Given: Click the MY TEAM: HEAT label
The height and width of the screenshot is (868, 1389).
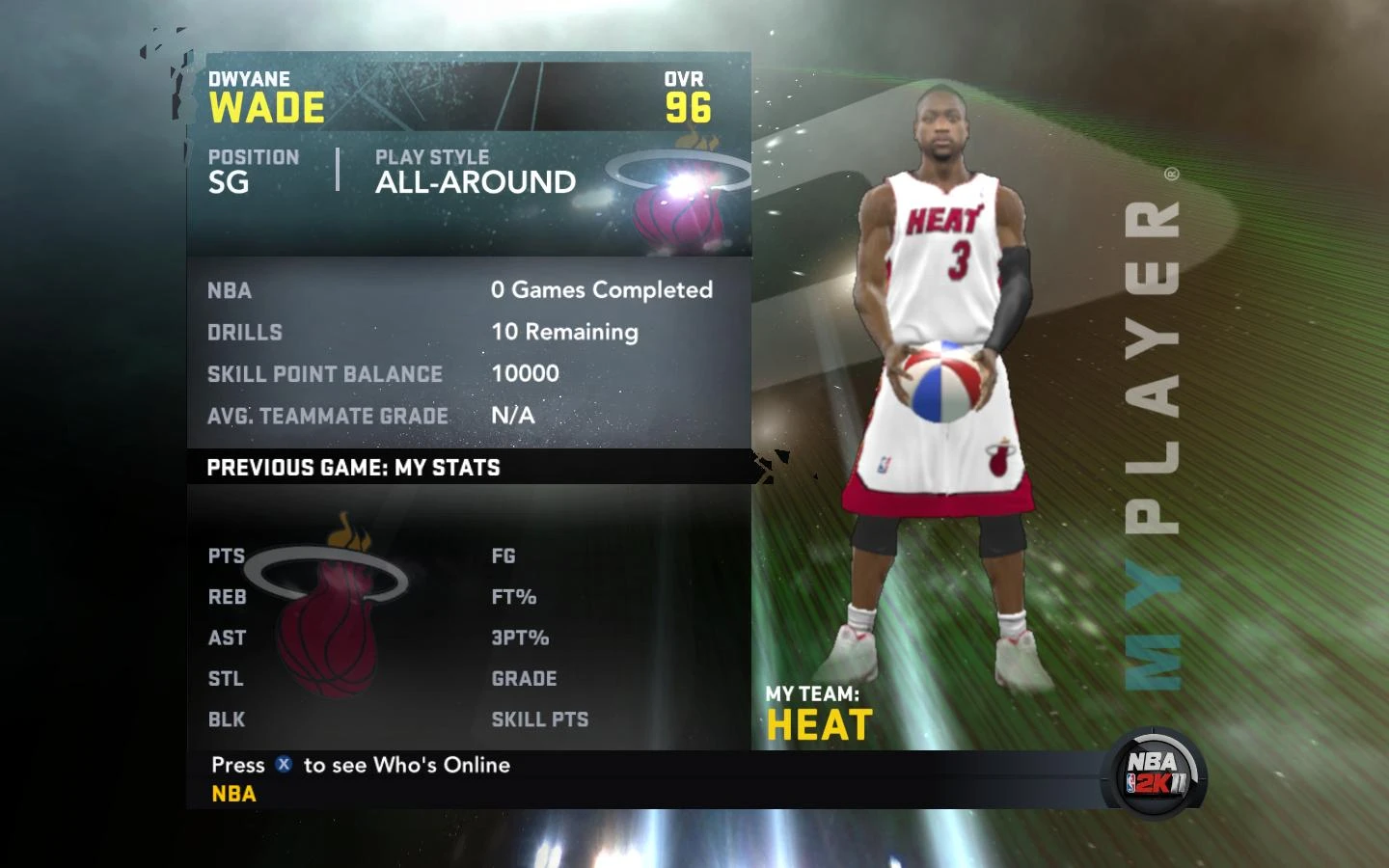Looking at the screenshot, I should click(x=820, y=714).
